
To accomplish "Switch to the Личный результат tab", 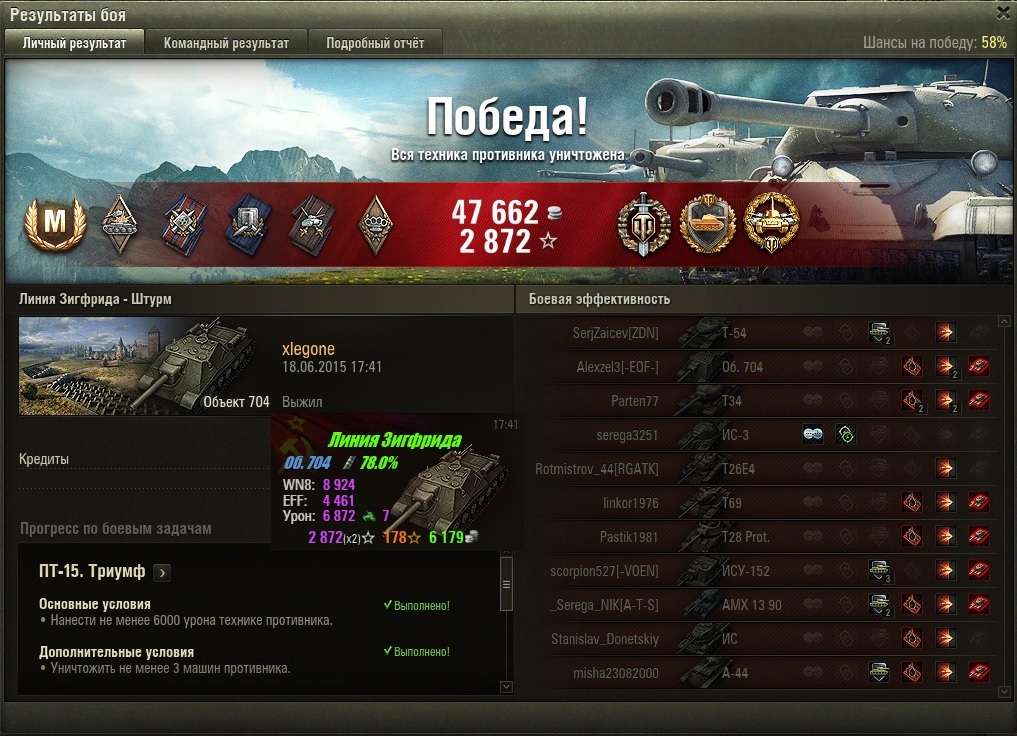I will [74, 43].
